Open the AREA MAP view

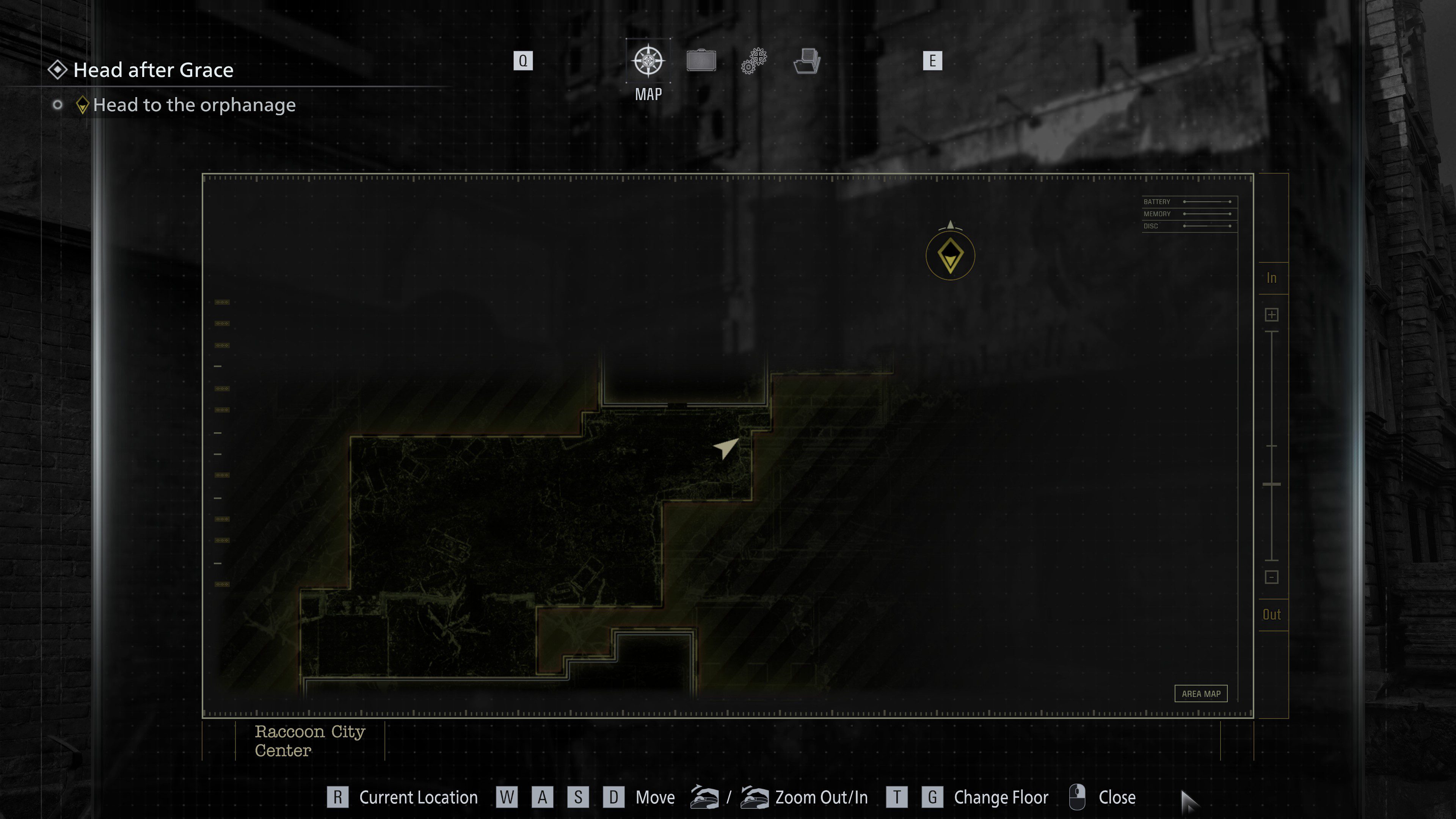(1202, 693)
